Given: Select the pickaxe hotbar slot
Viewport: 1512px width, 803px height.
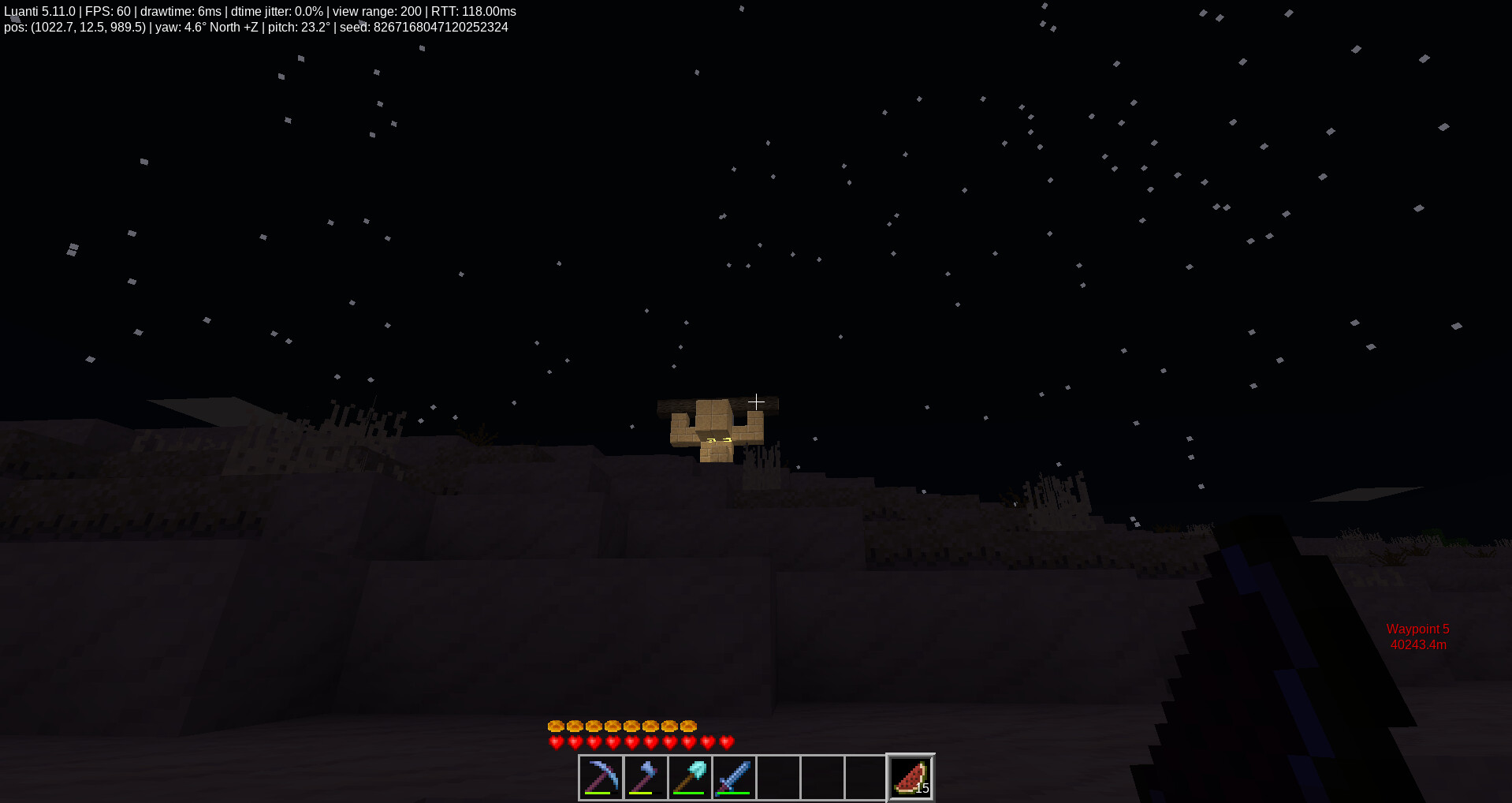Looking at the screenshot, I should tap(601, 777).
